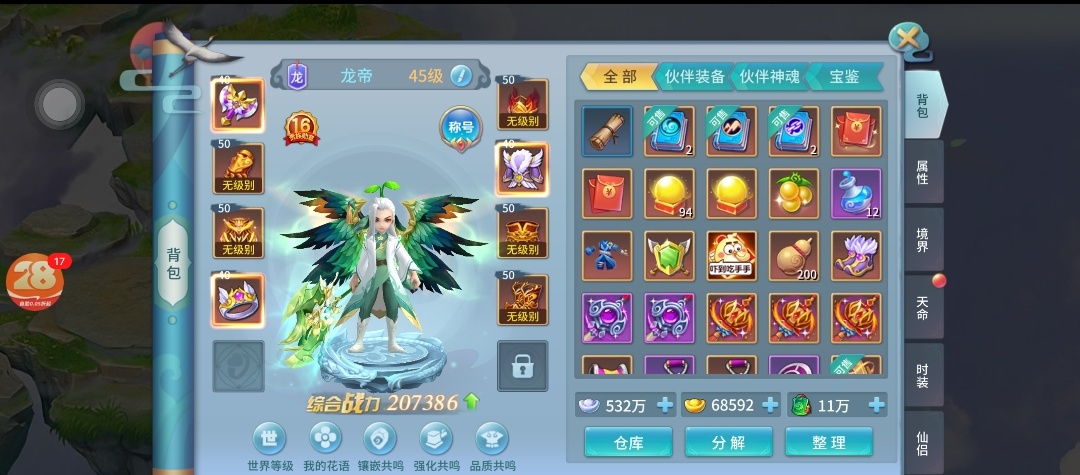Show character info via the blue i icon
Image resolution: width=1080 pixels, height=475 pixels.
click(x=460, y=76)
